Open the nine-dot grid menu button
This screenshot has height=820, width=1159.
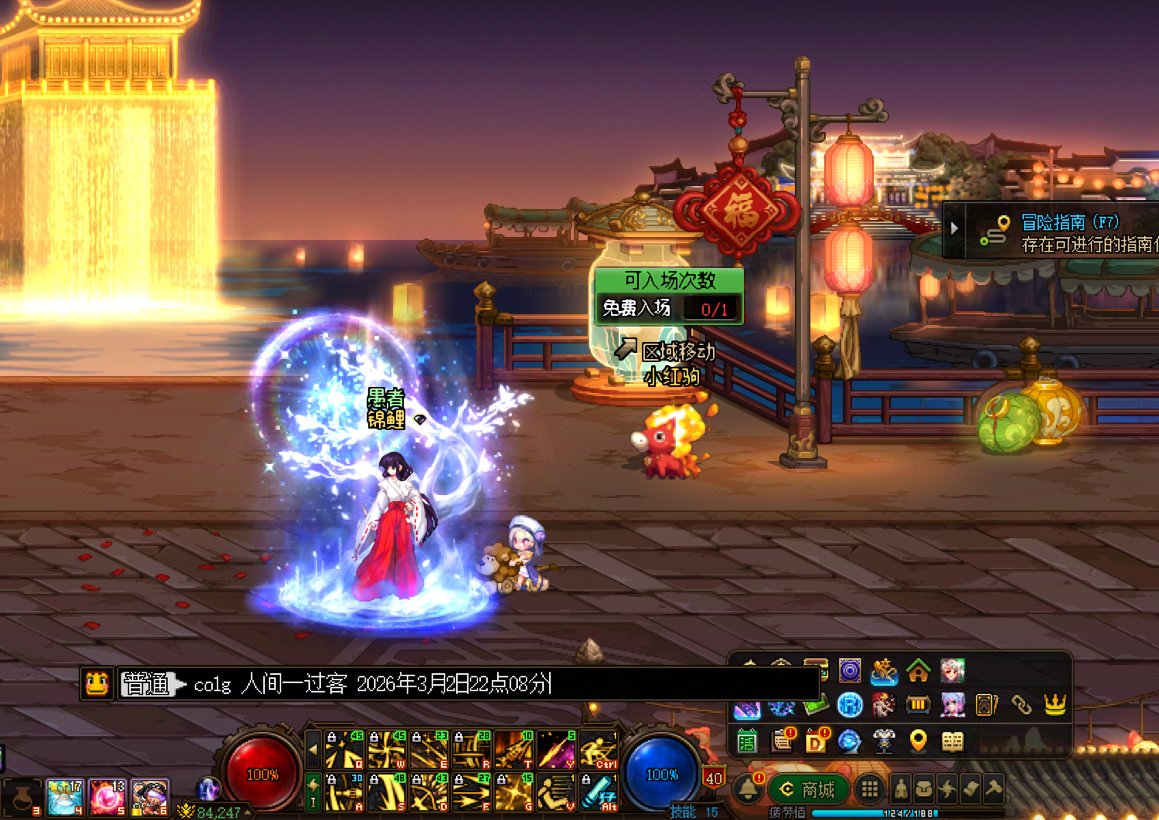coord(870,789)
